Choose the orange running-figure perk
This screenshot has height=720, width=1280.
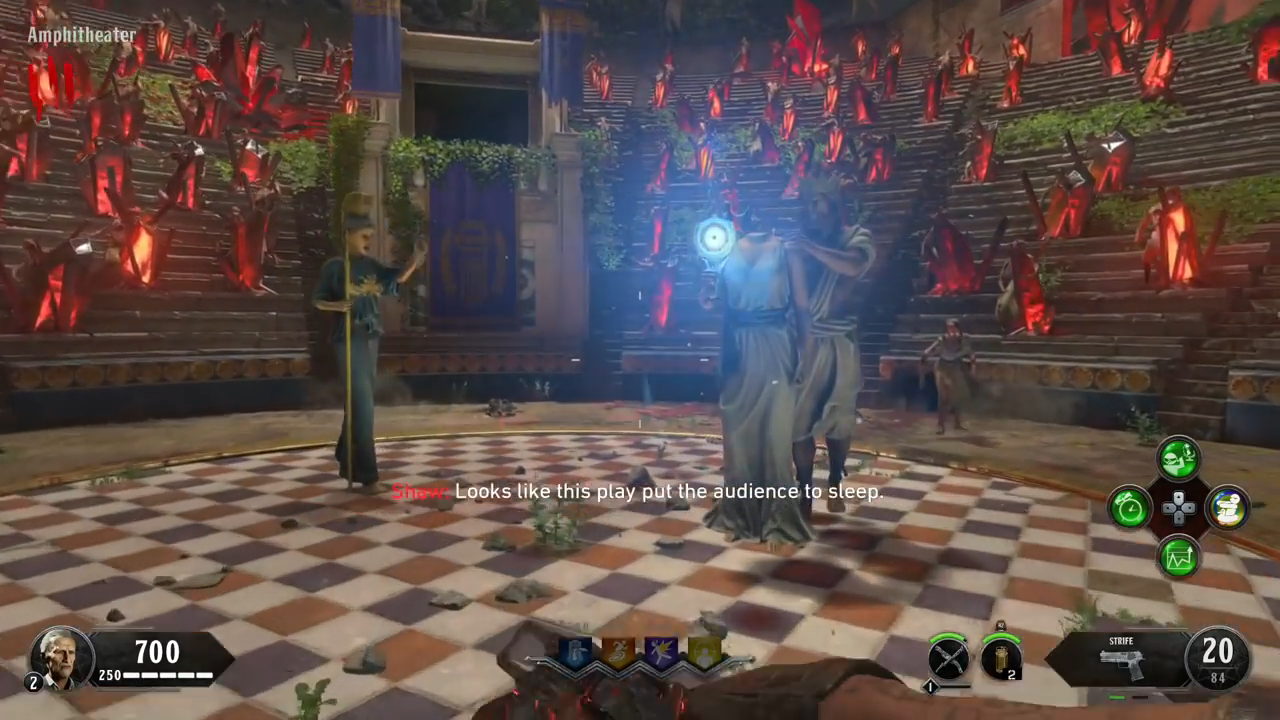[617, 653]
